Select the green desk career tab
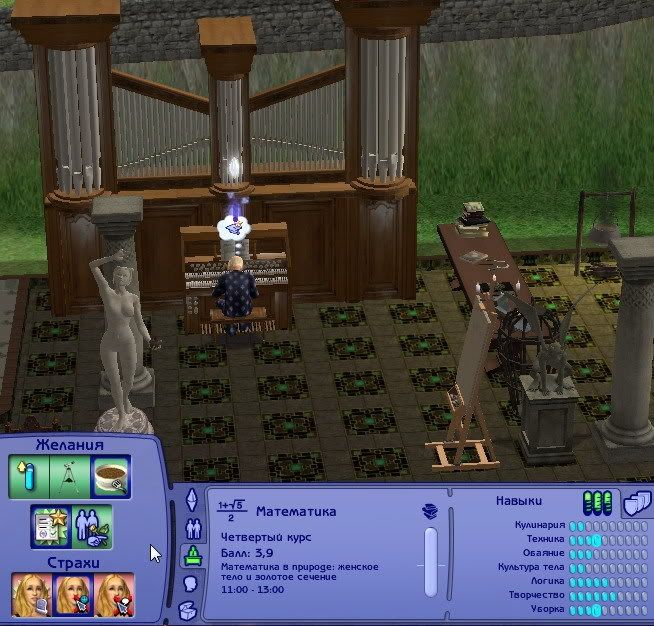The height and width of the screenshot is (626, 654). click(x=190, y=555)
